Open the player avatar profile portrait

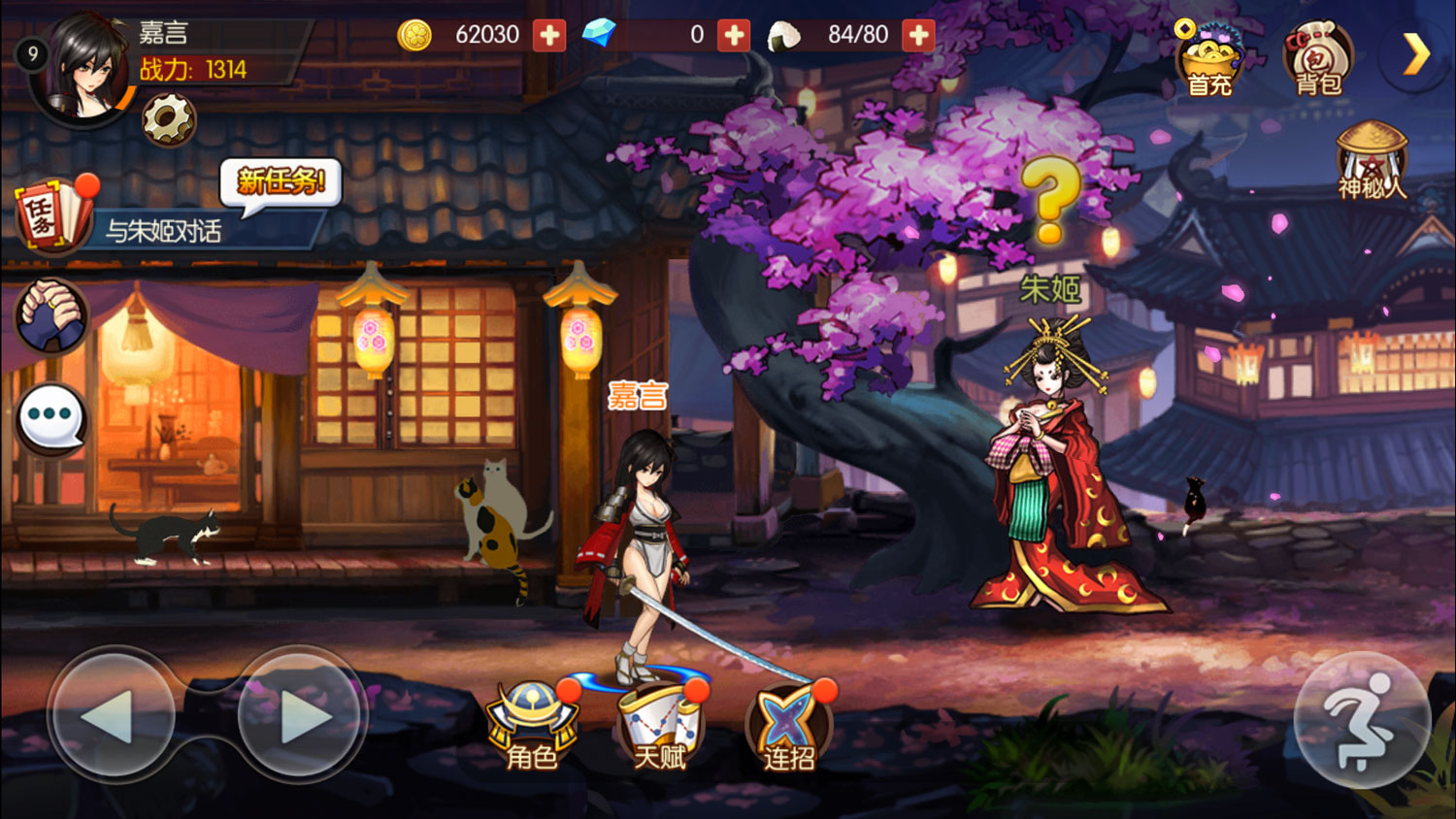click(x=83, y=70)
